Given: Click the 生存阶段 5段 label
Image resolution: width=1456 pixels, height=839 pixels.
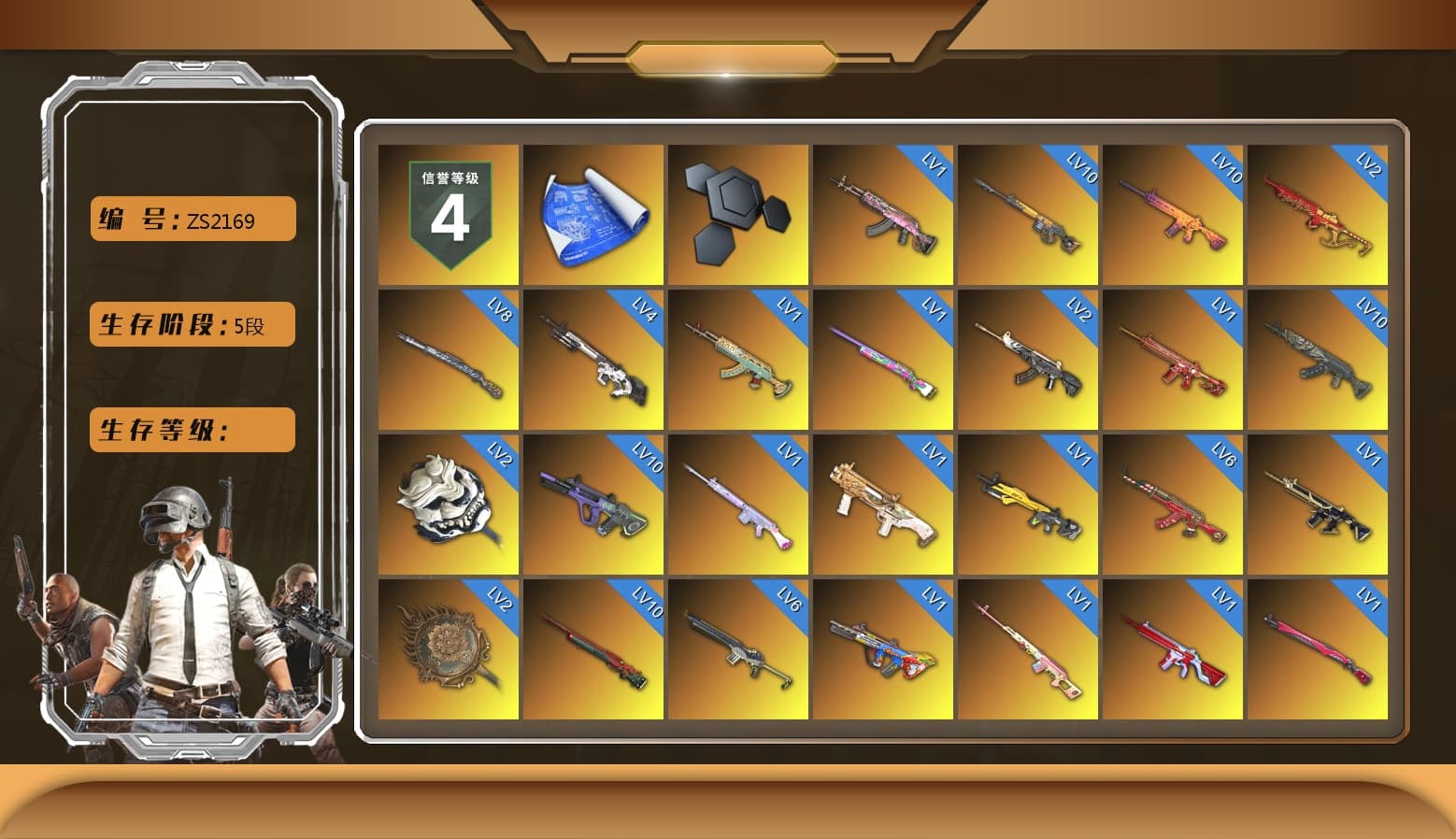Looking at the screenshot, I should tap(192, 324).
